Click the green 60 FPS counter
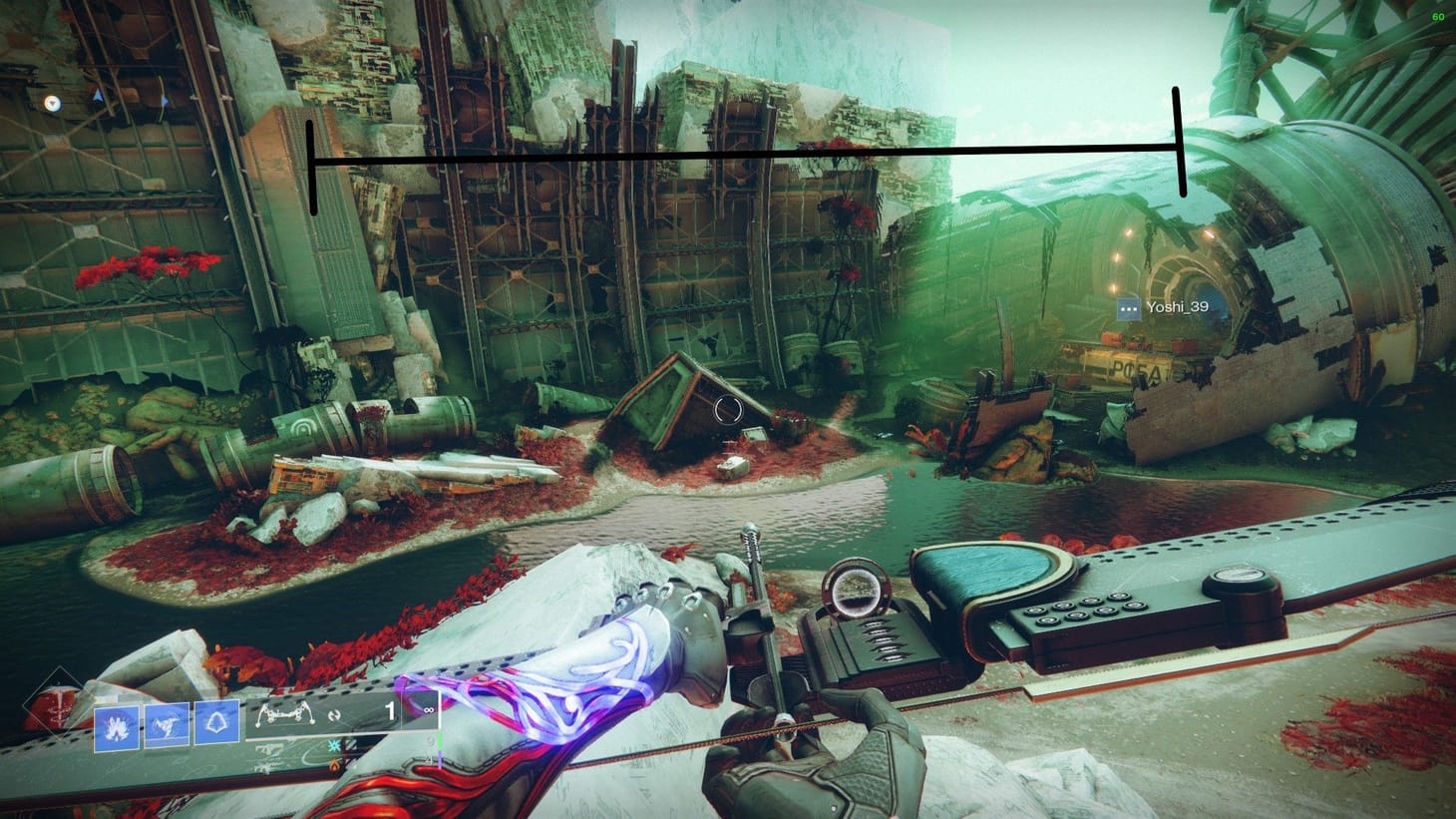Image resolution: width=1456 pixels, height=819 pixels. click(1438, 15)
